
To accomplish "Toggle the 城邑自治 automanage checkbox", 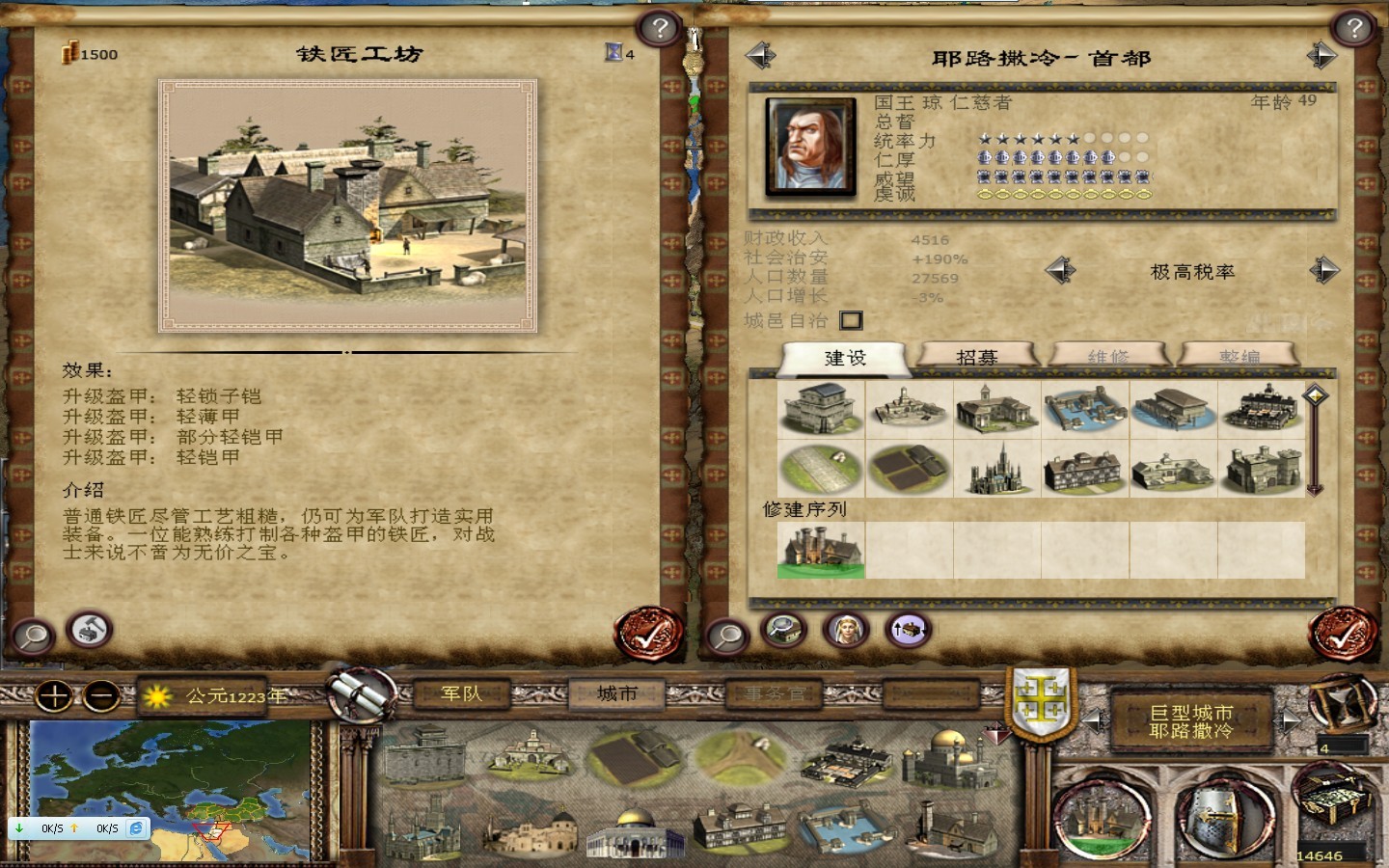I will pos(850,319).
